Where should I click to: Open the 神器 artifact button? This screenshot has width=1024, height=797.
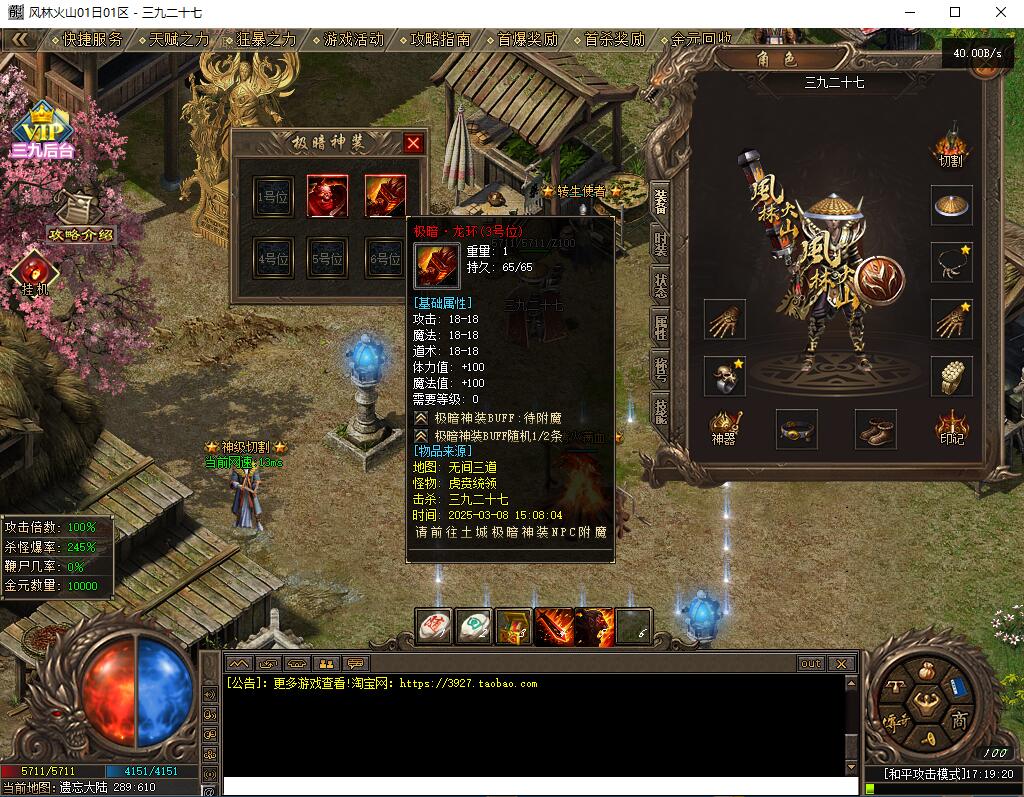[723, 427]
